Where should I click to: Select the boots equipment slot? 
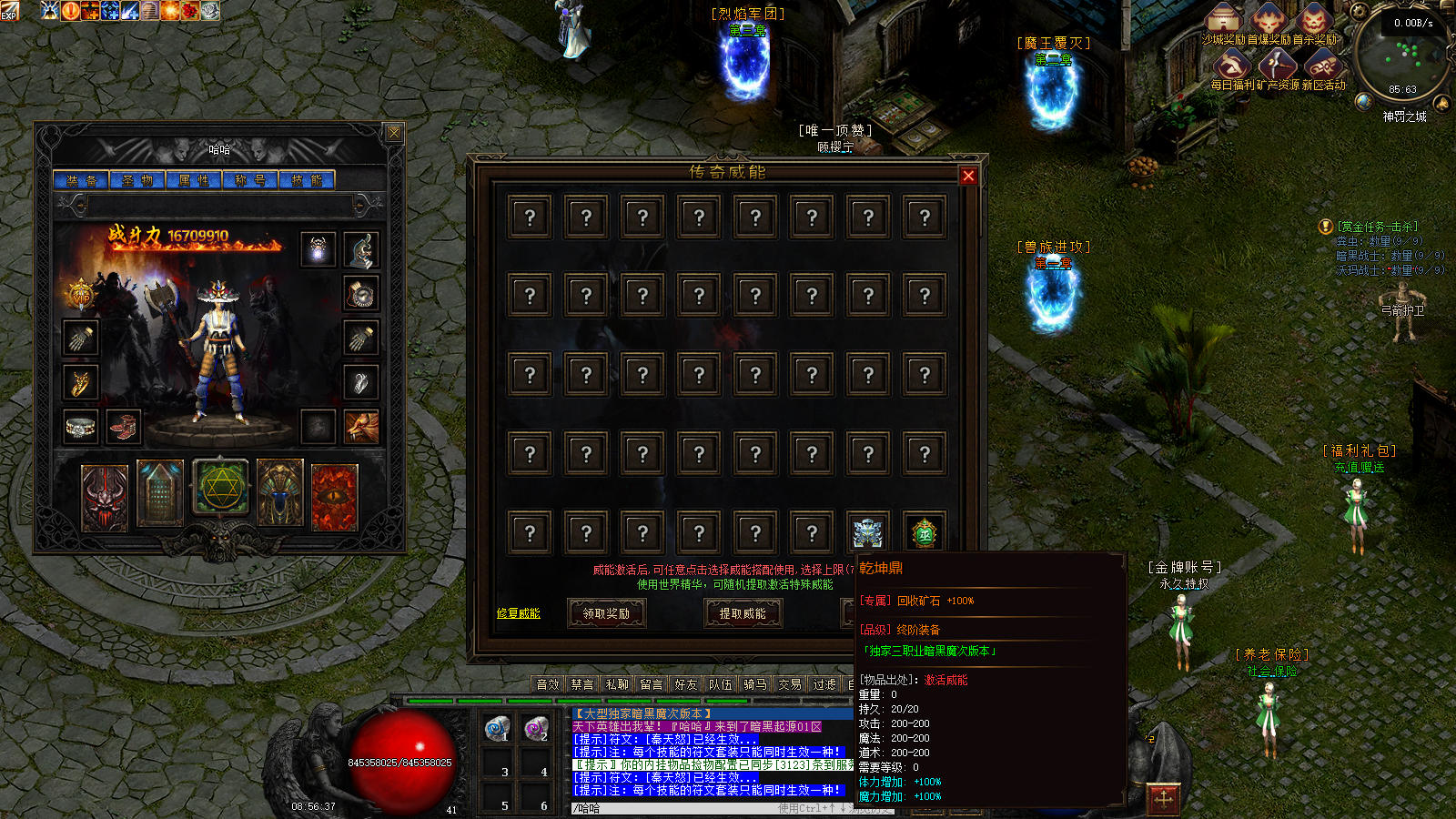pos(123,426)
